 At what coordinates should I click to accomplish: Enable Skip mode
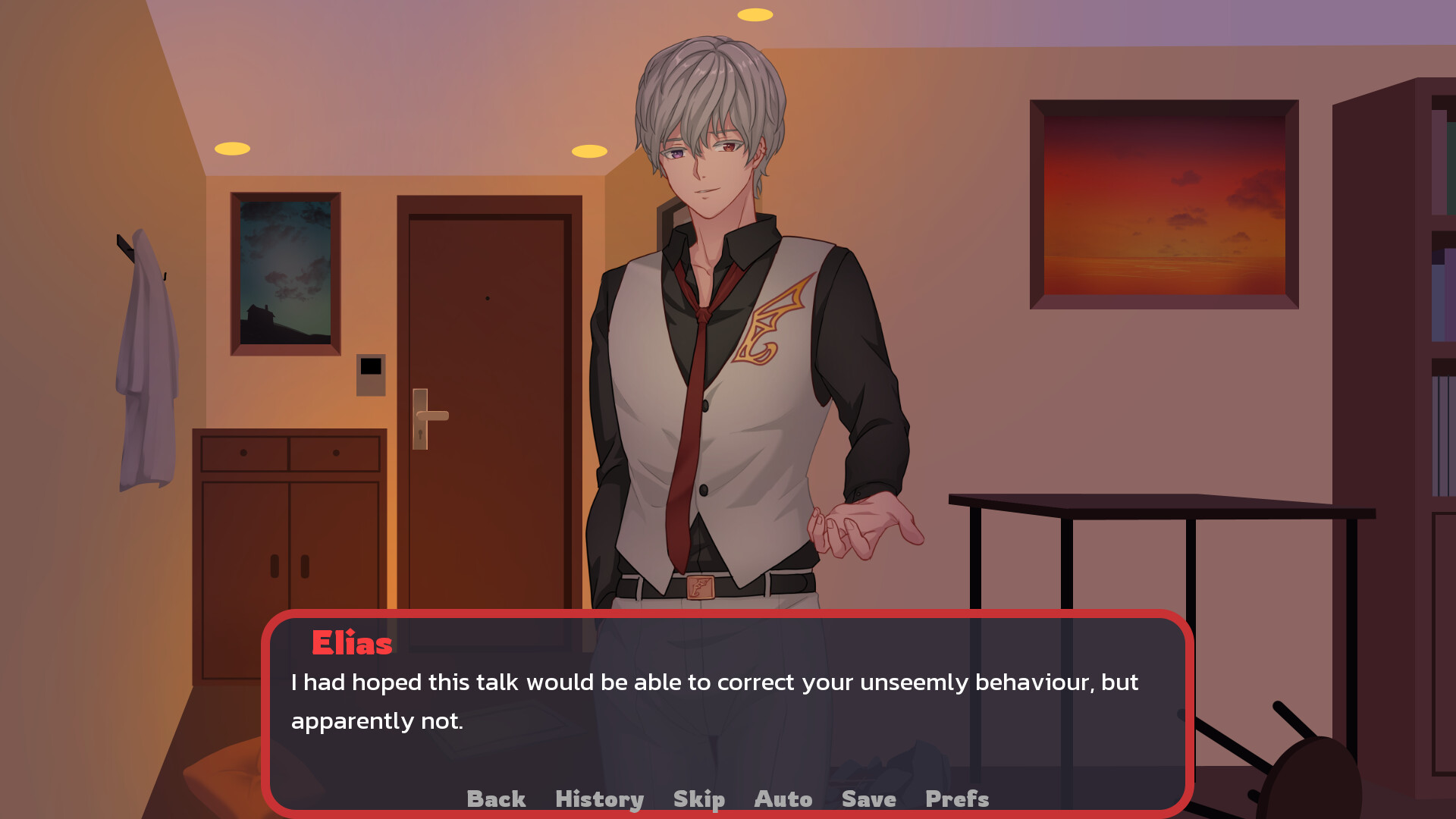point(698,799)
